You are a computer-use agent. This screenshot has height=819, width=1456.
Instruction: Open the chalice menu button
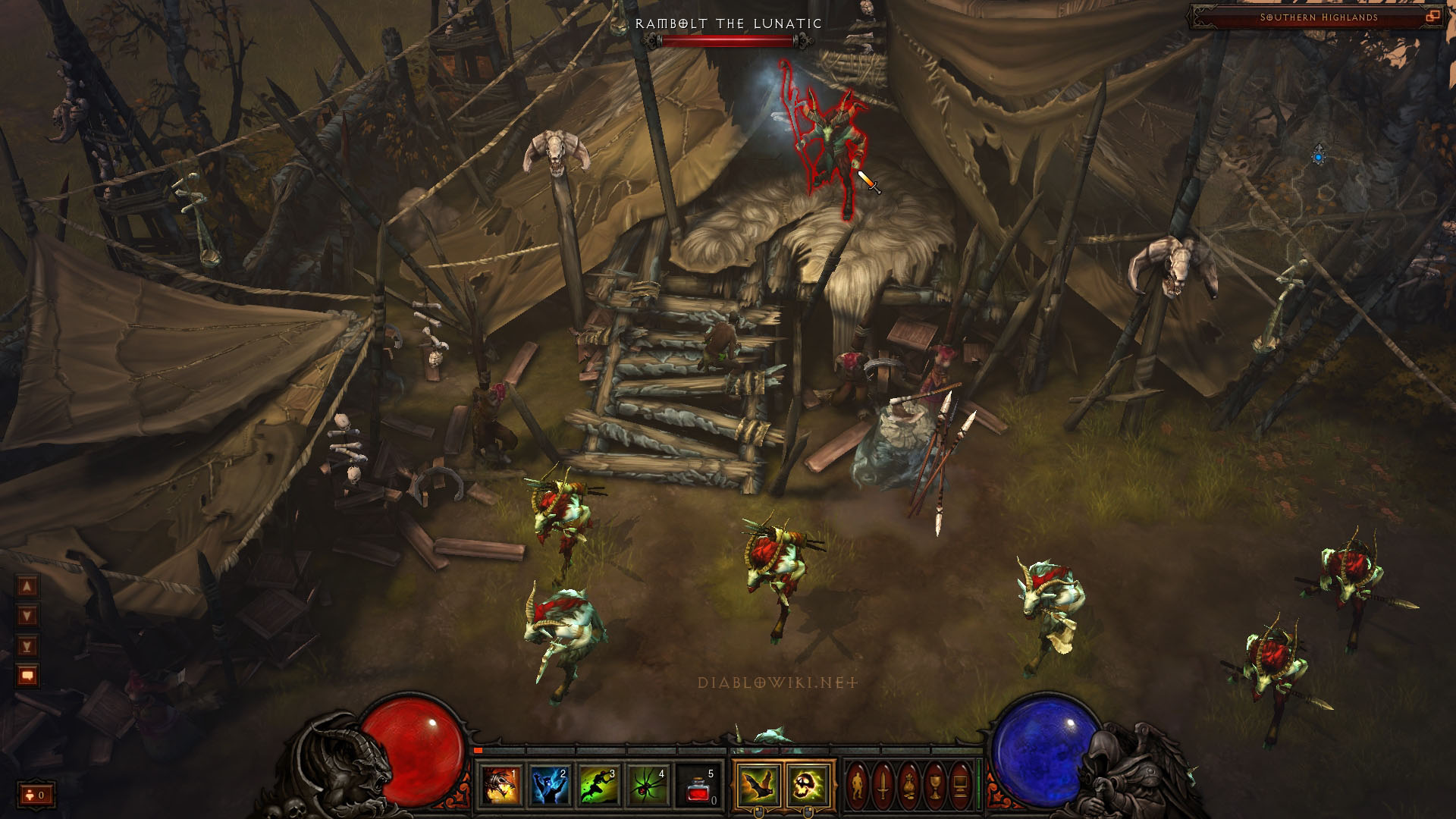coord(935,785)
